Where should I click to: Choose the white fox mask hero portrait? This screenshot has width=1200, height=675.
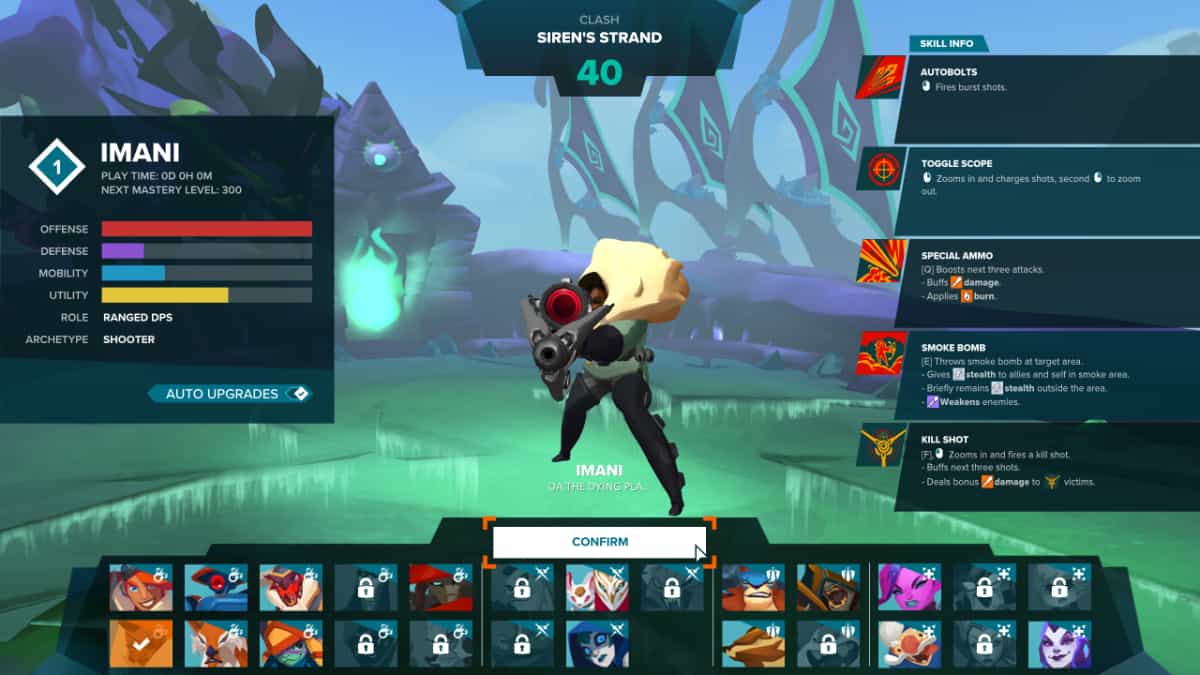tap(597, 587)
